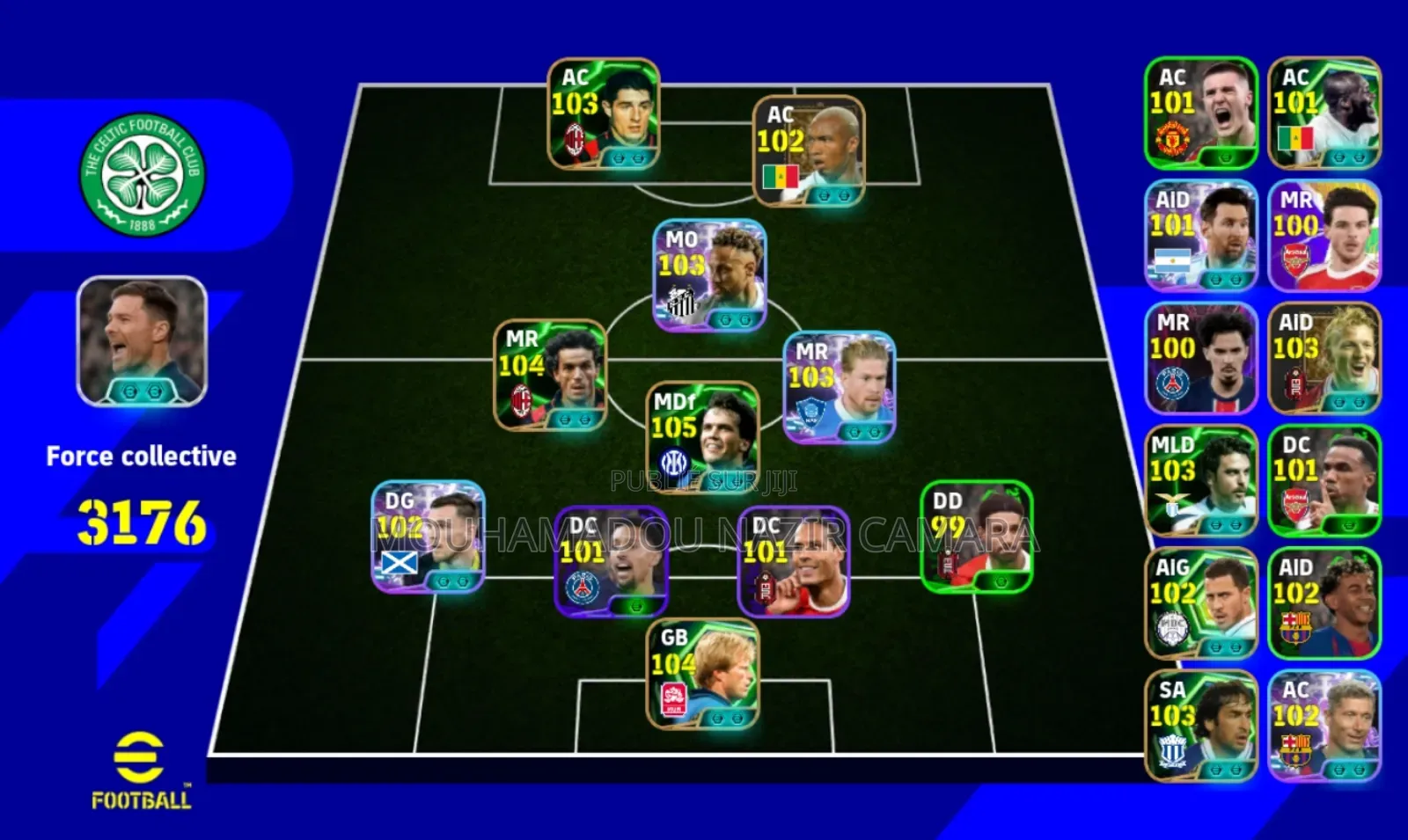This screenshot has height=840, width=1408.
Task: Click the Celtic Football Club emblem
Action: (x=143, y=172)
